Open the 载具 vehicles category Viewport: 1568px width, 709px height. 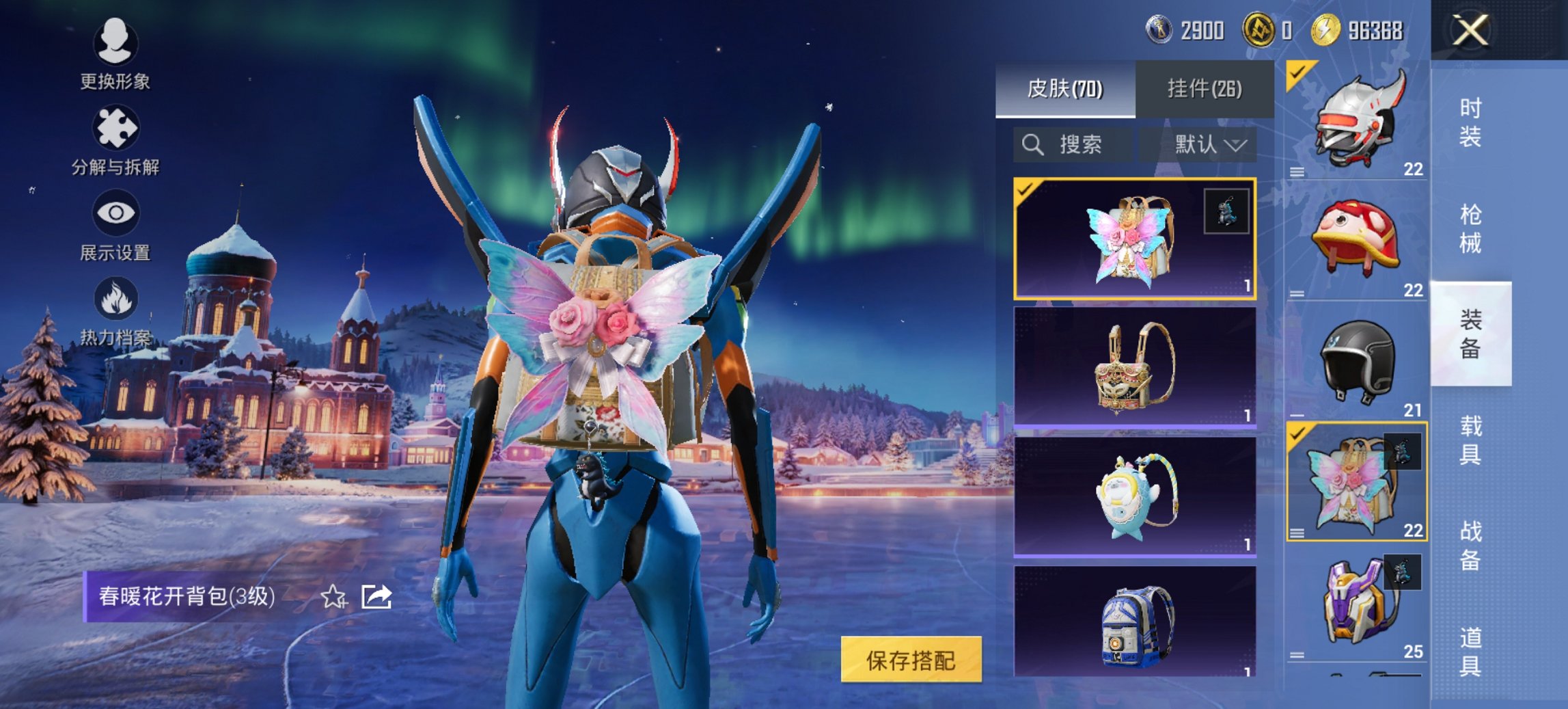(x=1470, y=440)
